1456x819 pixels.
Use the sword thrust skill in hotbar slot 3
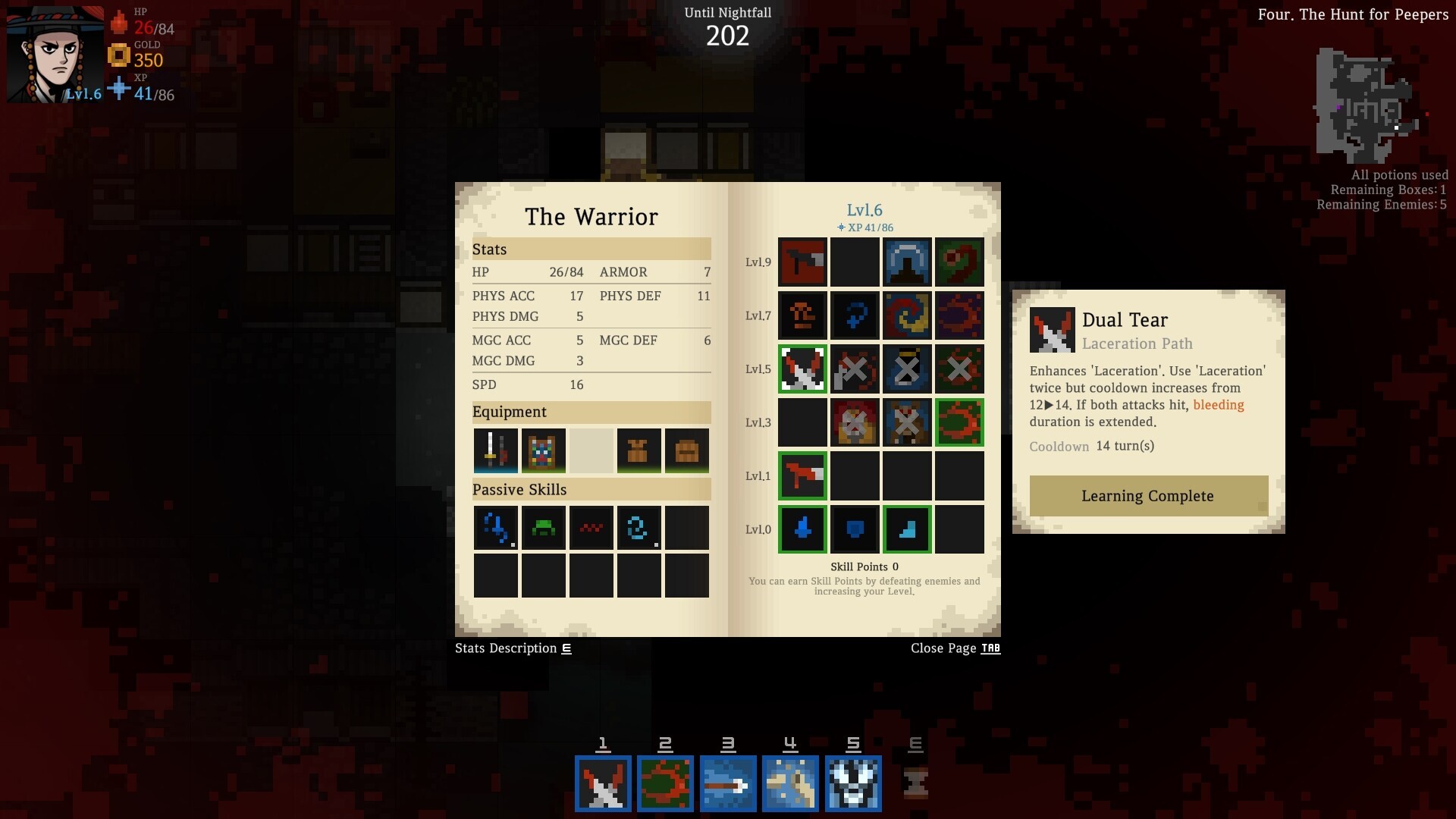click(x=728, y=783)
